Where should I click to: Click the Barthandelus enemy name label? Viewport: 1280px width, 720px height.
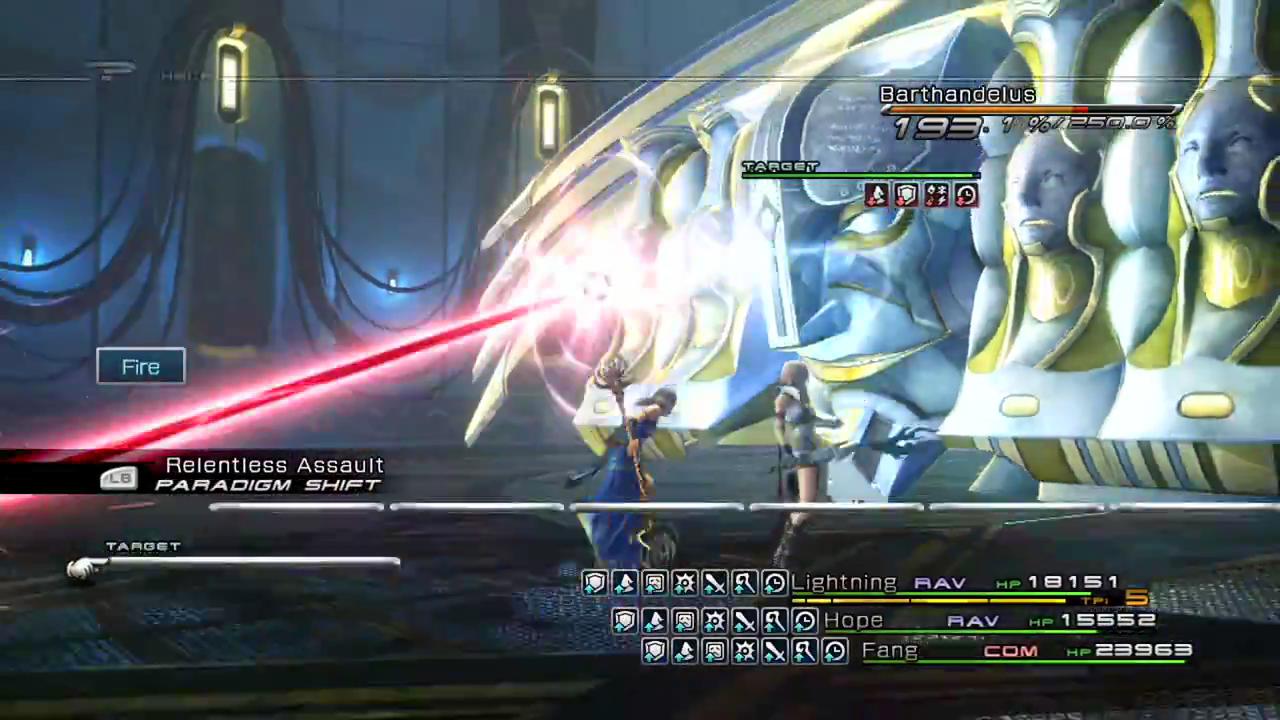(x=957, y=94)
